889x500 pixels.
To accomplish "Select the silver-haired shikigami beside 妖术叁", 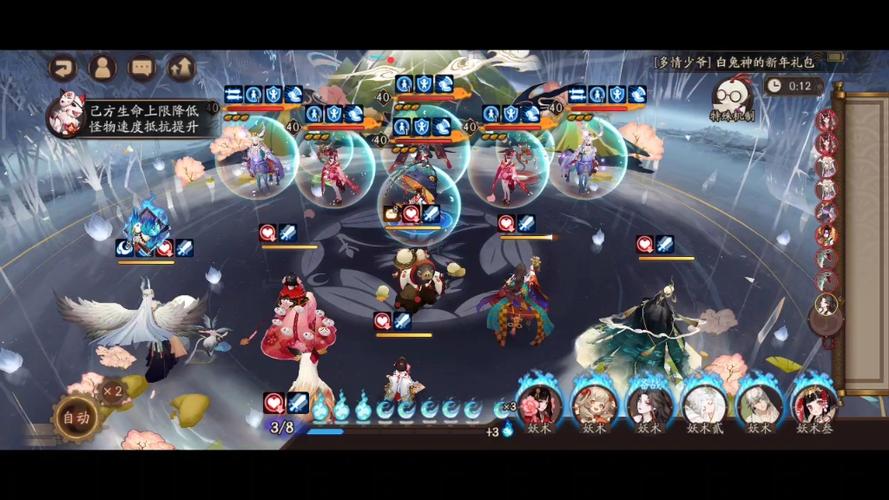I will click(759, 404).
